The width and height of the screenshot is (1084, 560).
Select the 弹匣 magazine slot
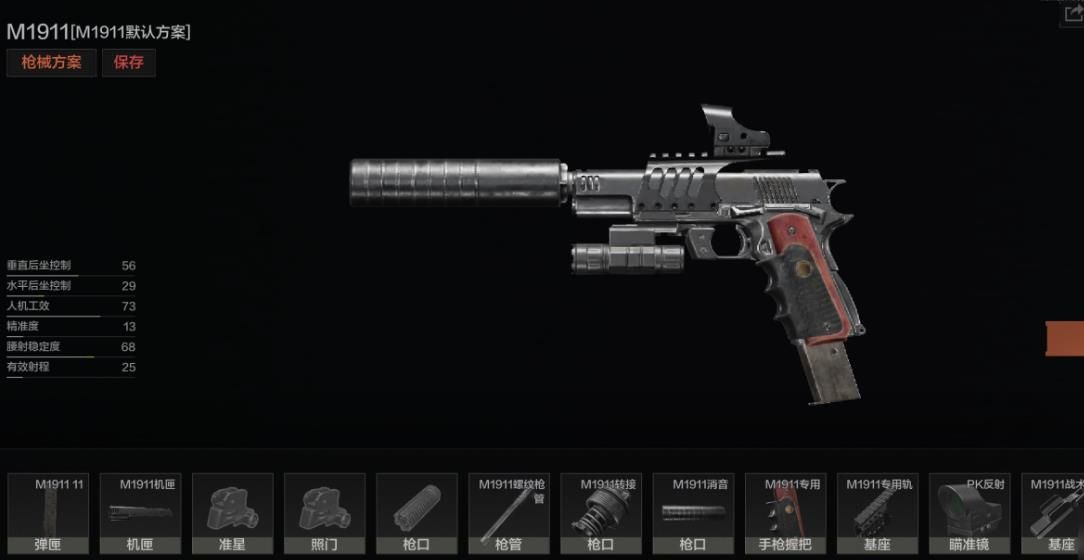pyautogui.click(x=48, y=514)
